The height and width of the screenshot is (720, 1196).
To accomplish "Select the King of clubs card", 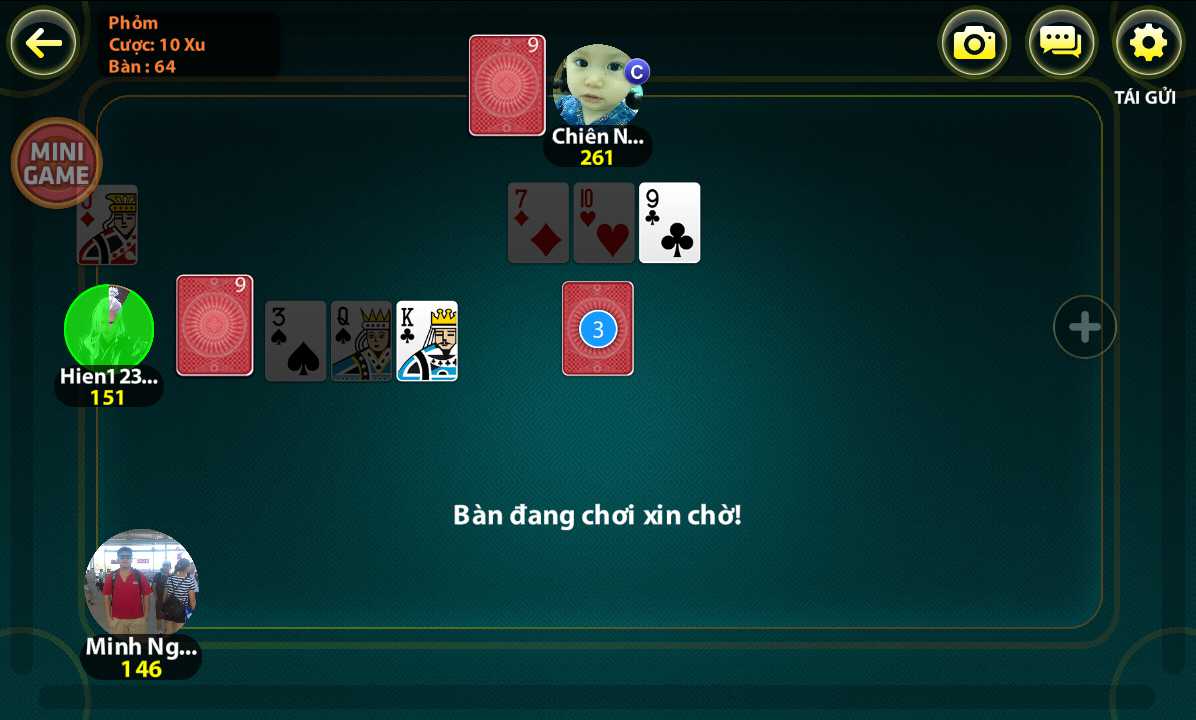I will pyautogui.click(x=427, y=341).
